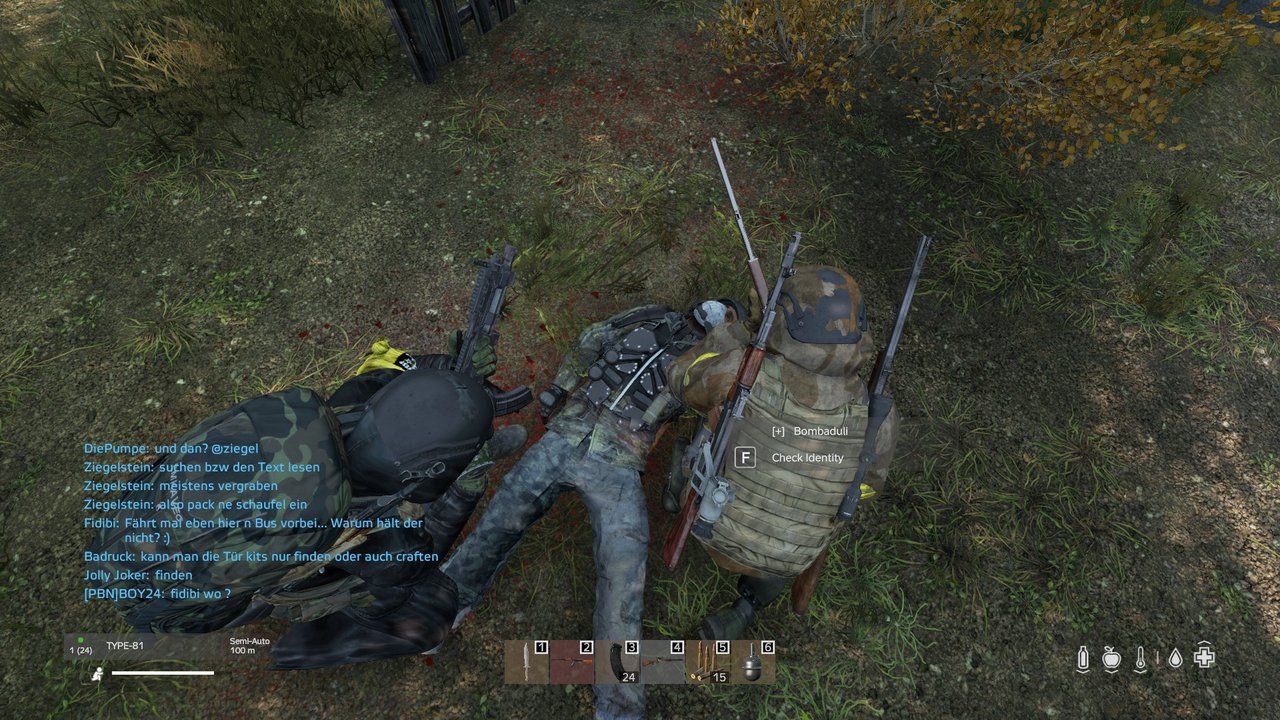Click the blood drop status icon

1175,658
